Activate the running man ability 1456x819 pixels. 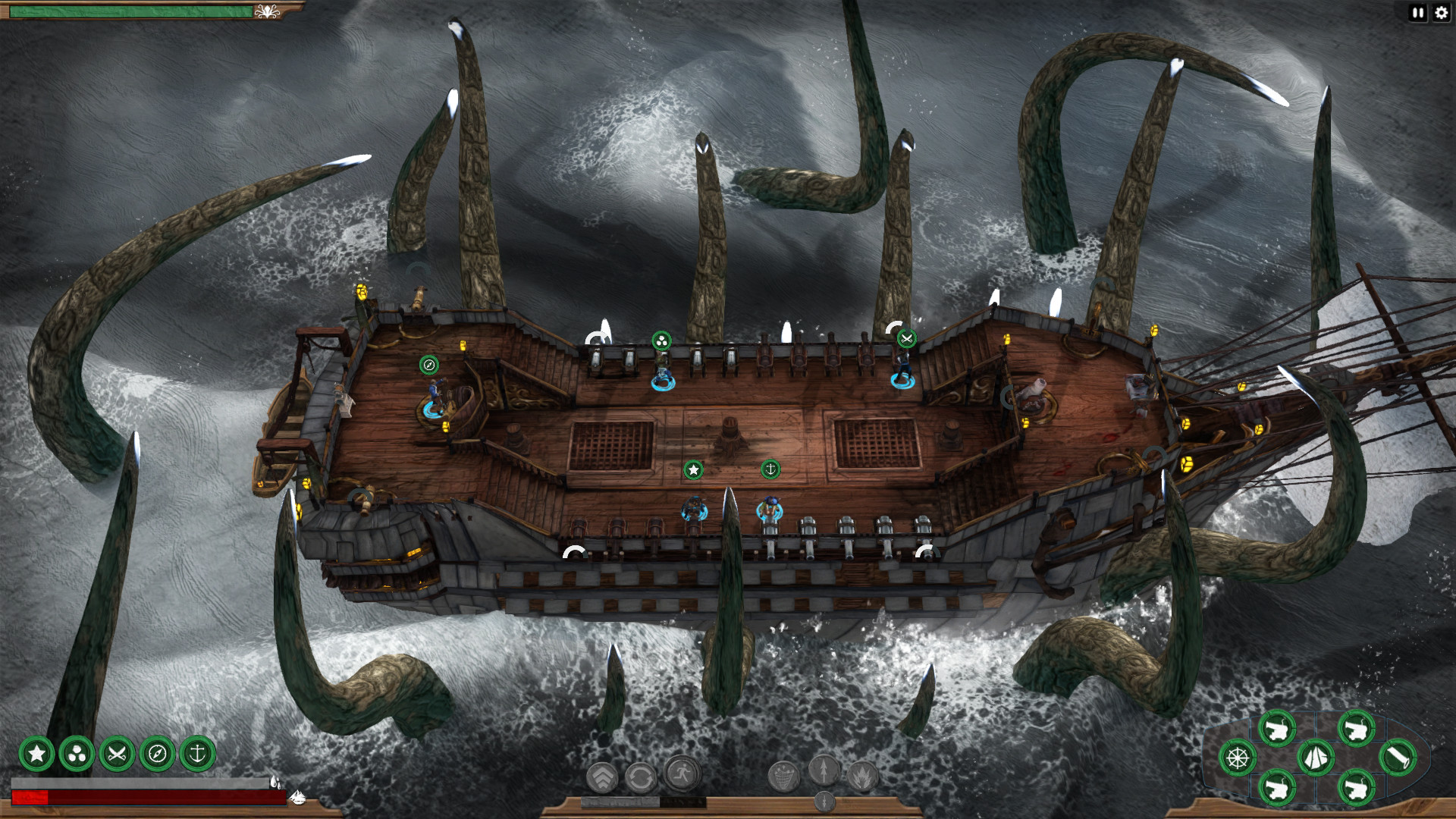coord(682,774)
